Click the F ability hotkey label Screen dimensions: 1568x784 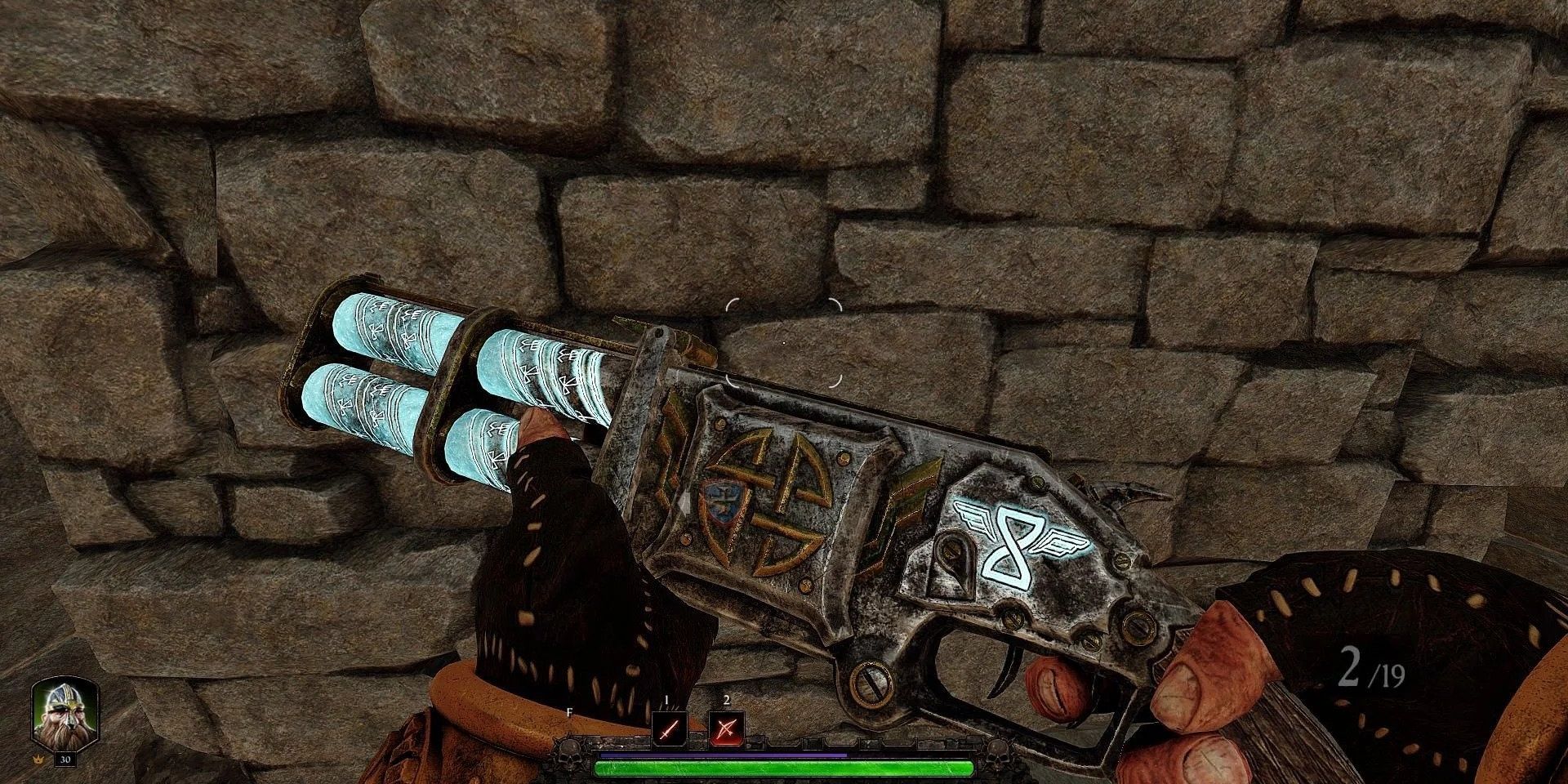(569, 712)
